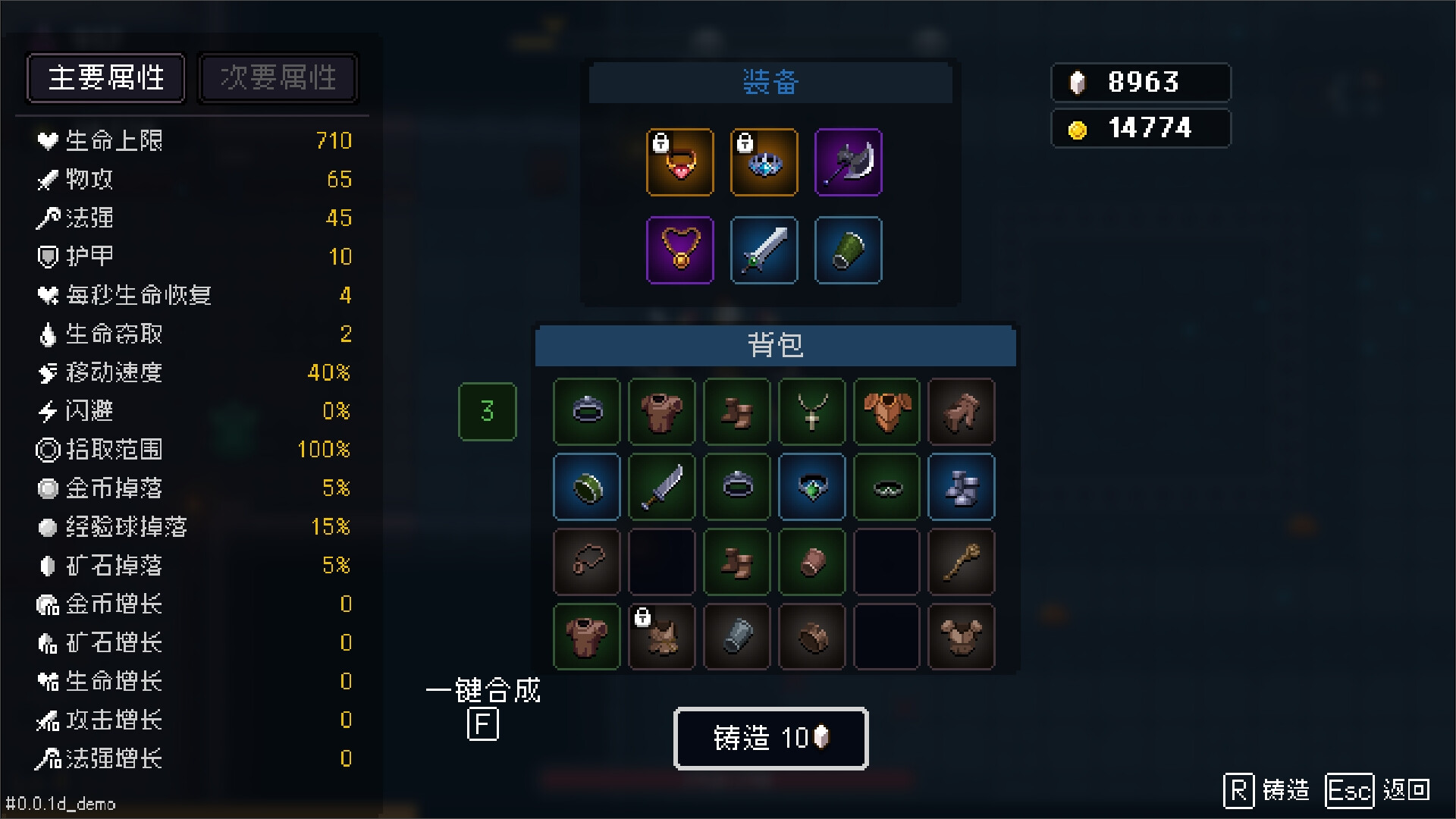The width and height of the screenshot is (1456, 819).
Task: Select the purple battle axe in equipment
Action: click(848, 162)
